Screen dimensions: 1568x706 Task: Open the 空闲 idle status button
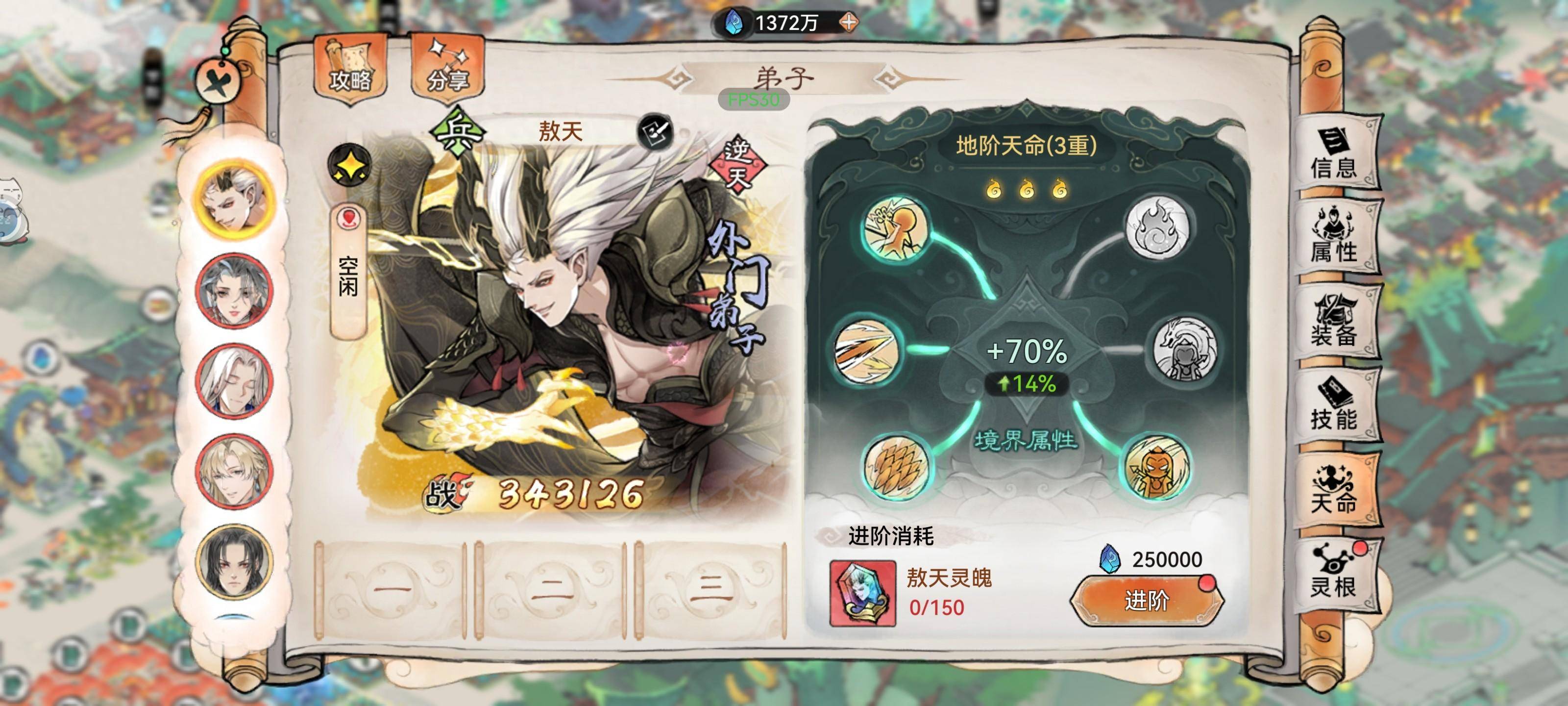[348, 271]
